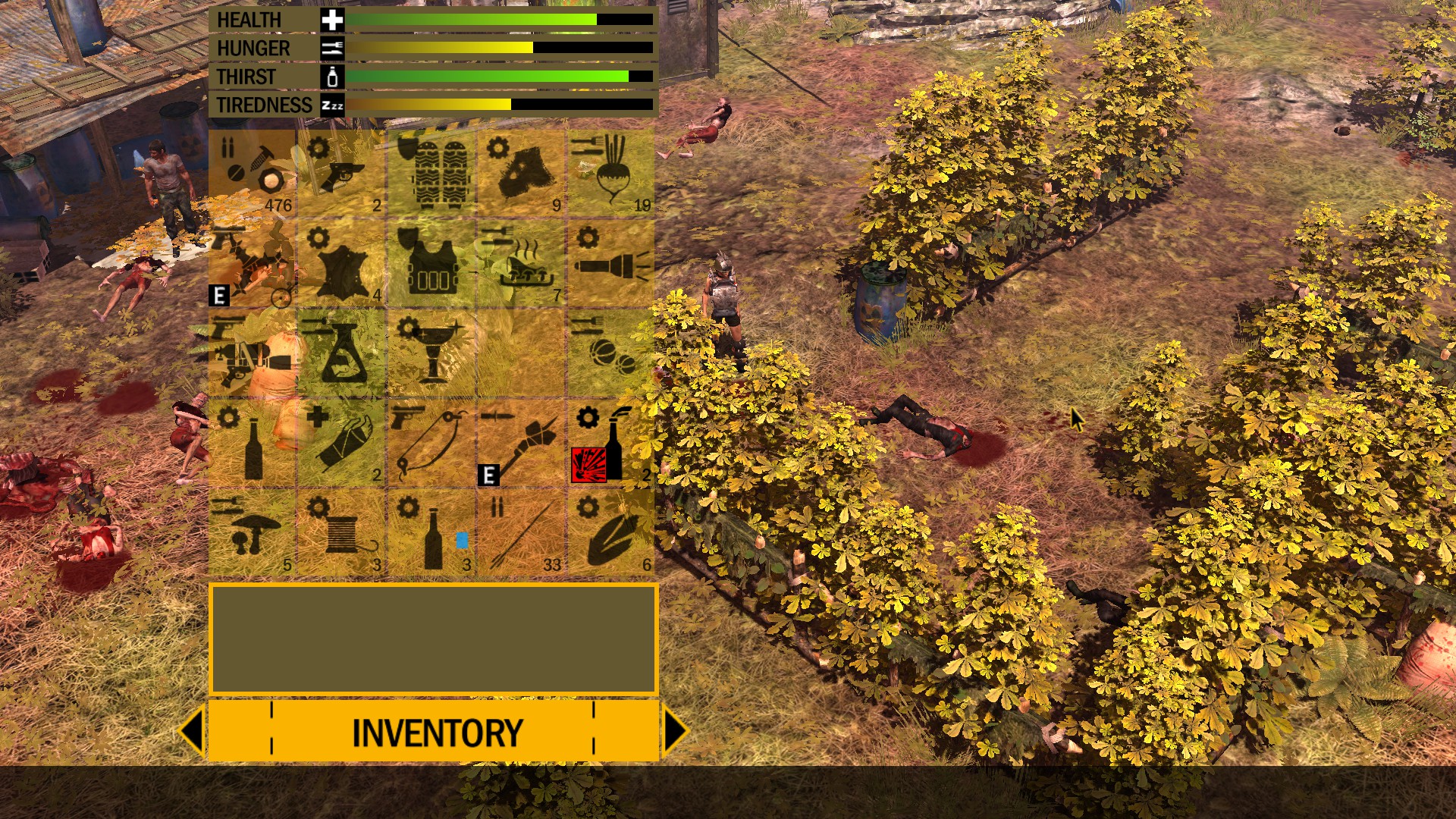Viewport: 1456px width, 819px height.
Task: Select the mushrooms stack
Action: [253, 533]
